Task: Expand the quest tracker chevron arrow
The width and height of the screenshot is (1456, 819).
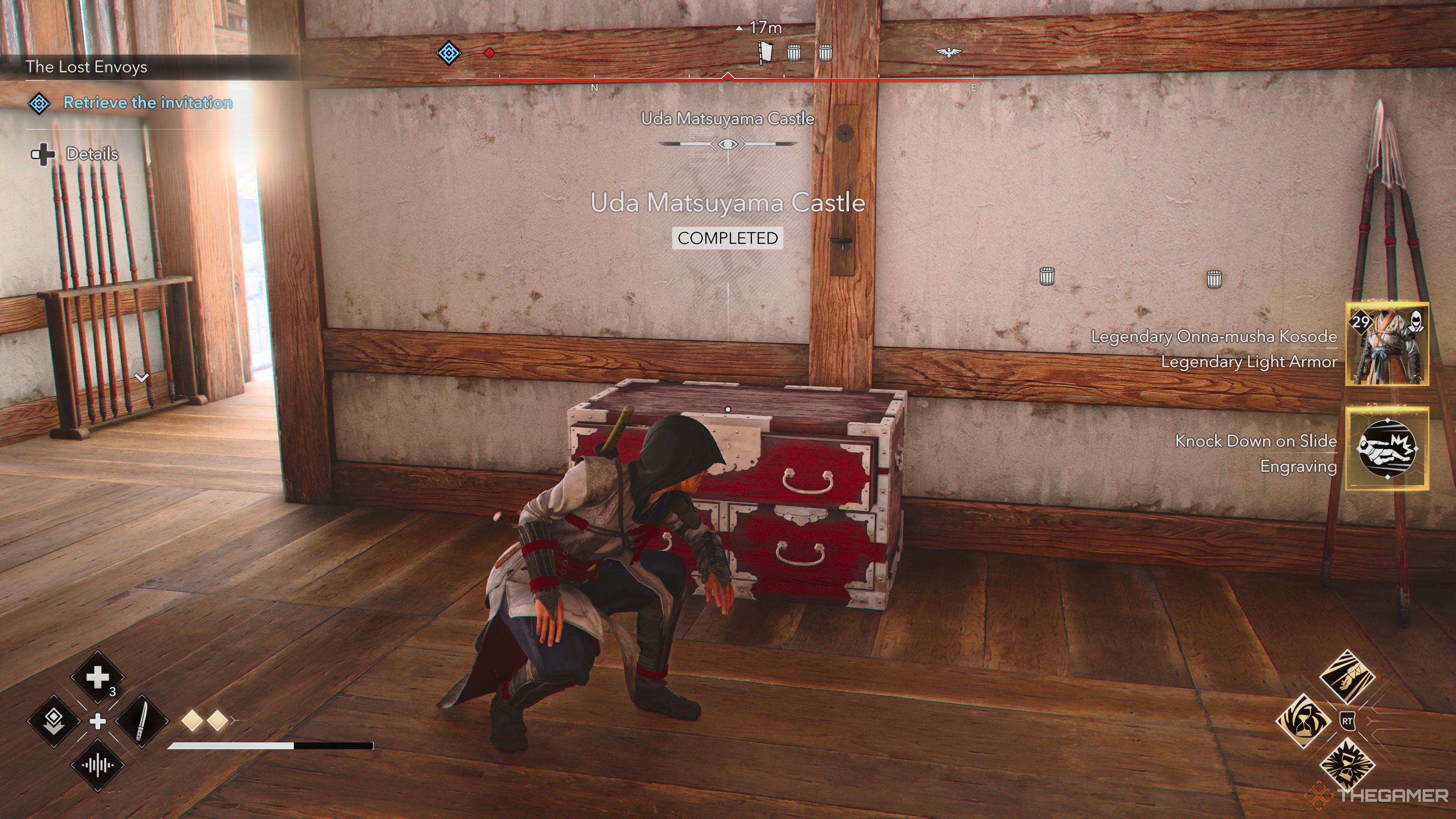Action: [141, 377]
